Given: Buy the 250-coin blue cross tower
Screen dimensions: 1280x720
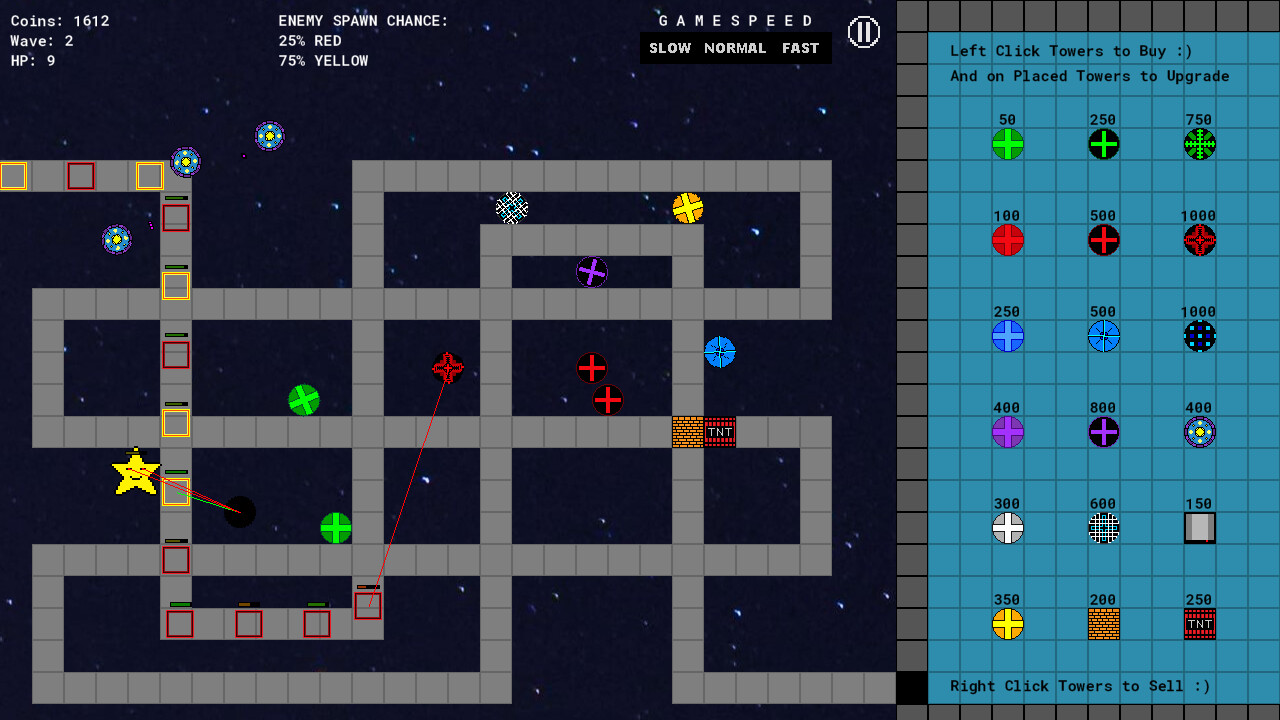Looking at the screenshot, I should (1007, 337).
